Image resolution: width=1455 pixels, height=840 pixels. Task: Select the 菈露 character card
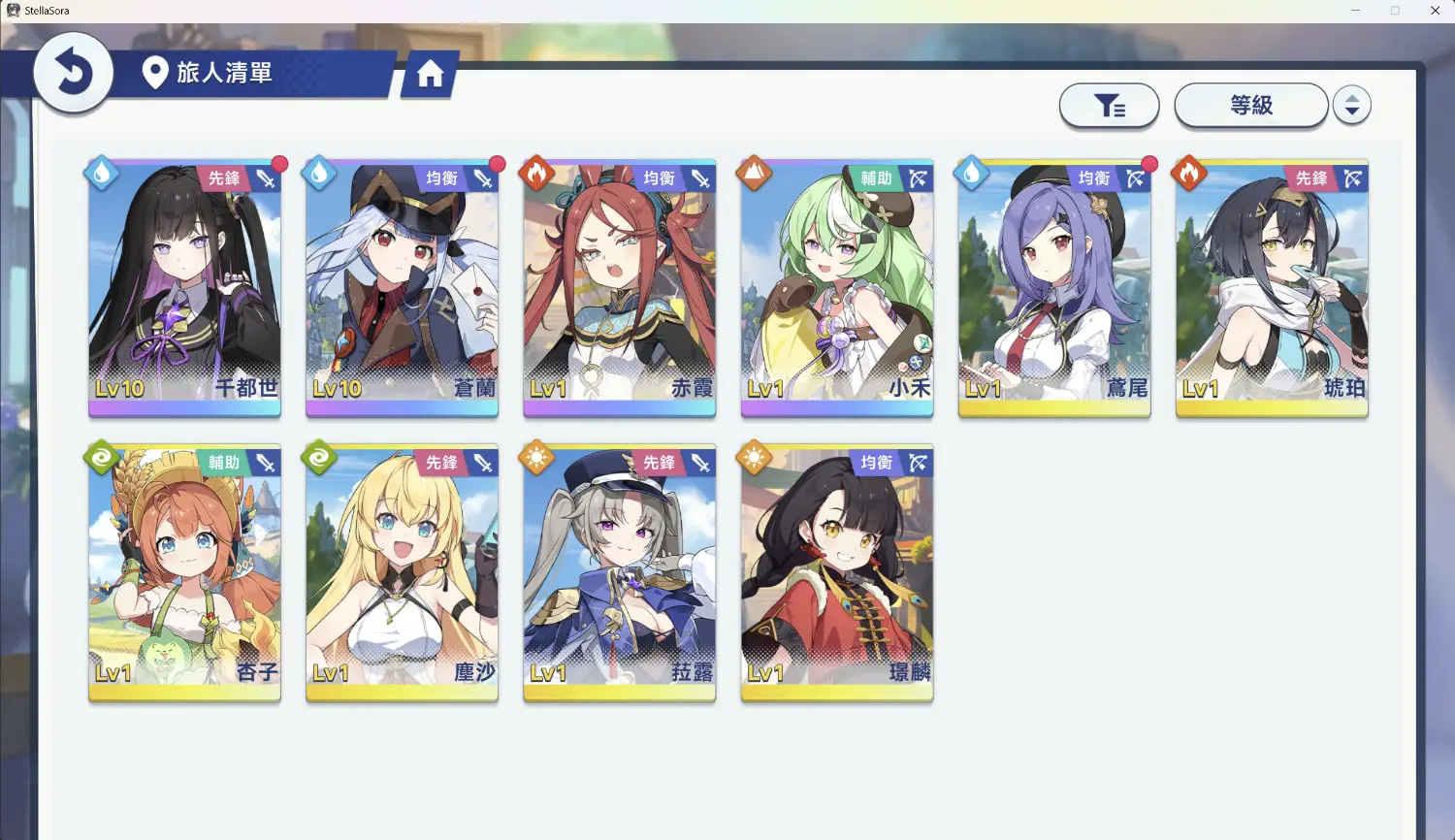click(x=619, y=572)
